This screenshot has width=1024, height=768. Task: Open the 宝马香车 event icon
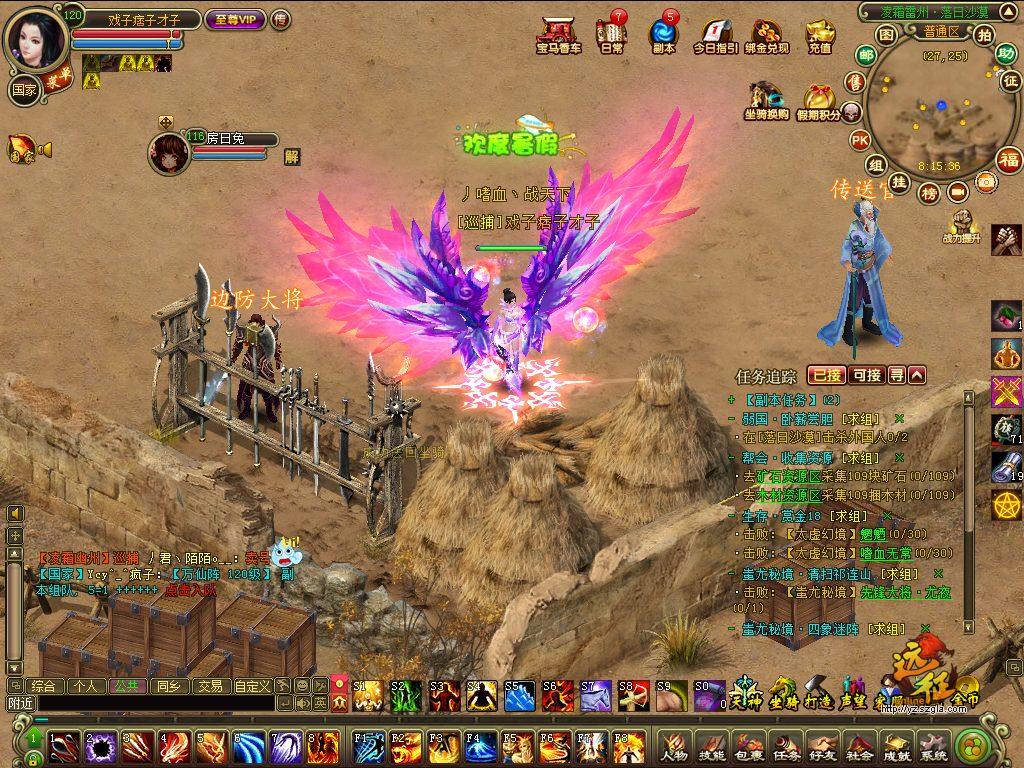[558, 34]
